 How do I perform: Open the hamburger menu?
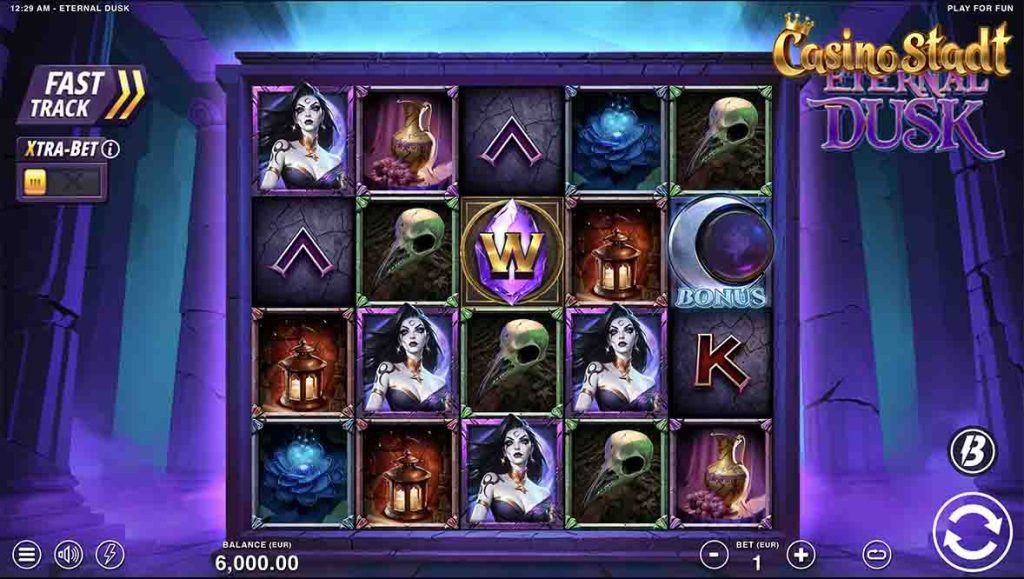pyautogui.click(x=27, y=554)
